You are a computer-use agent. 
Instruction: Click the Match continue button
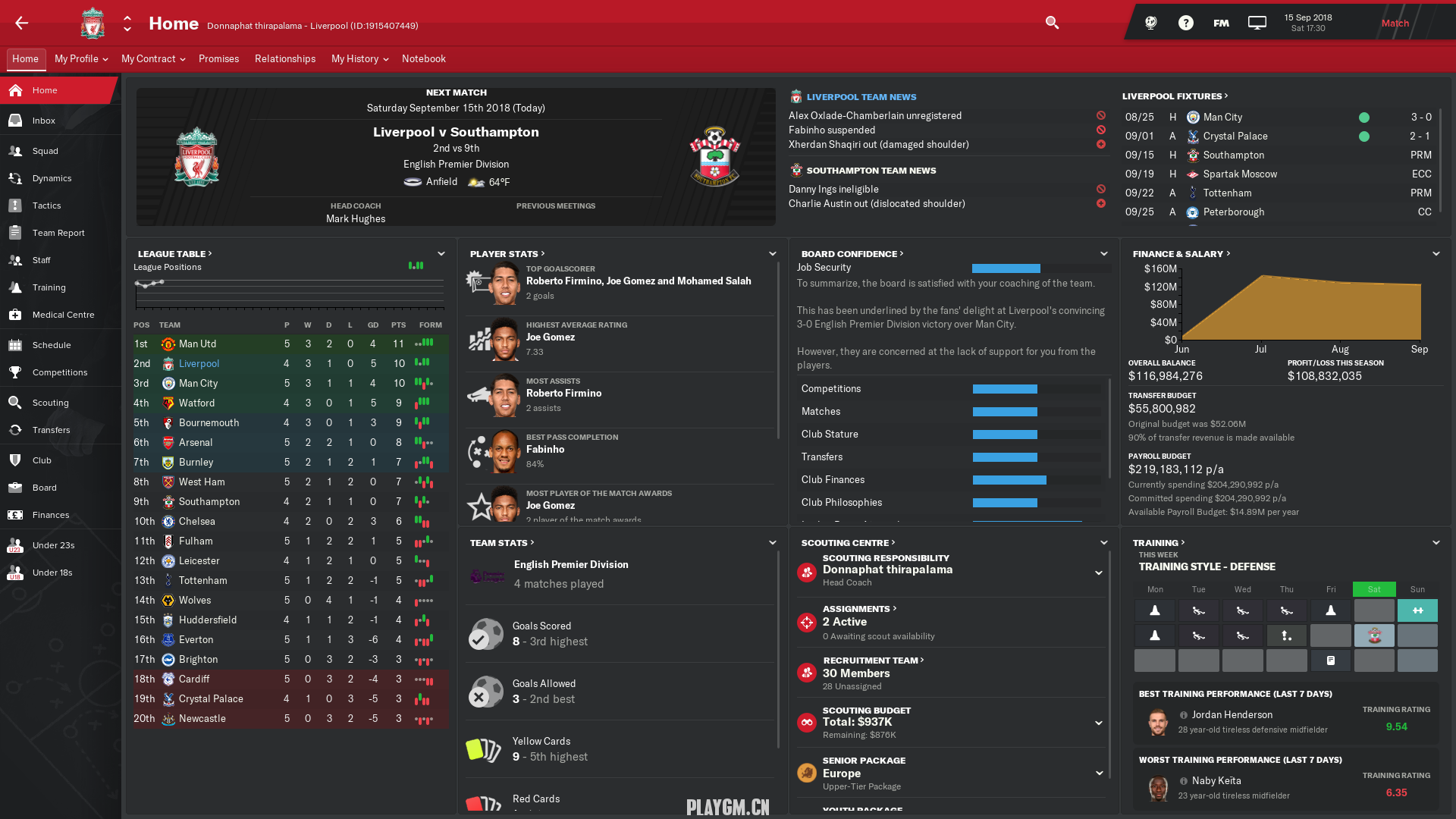tap(1395, 24)
